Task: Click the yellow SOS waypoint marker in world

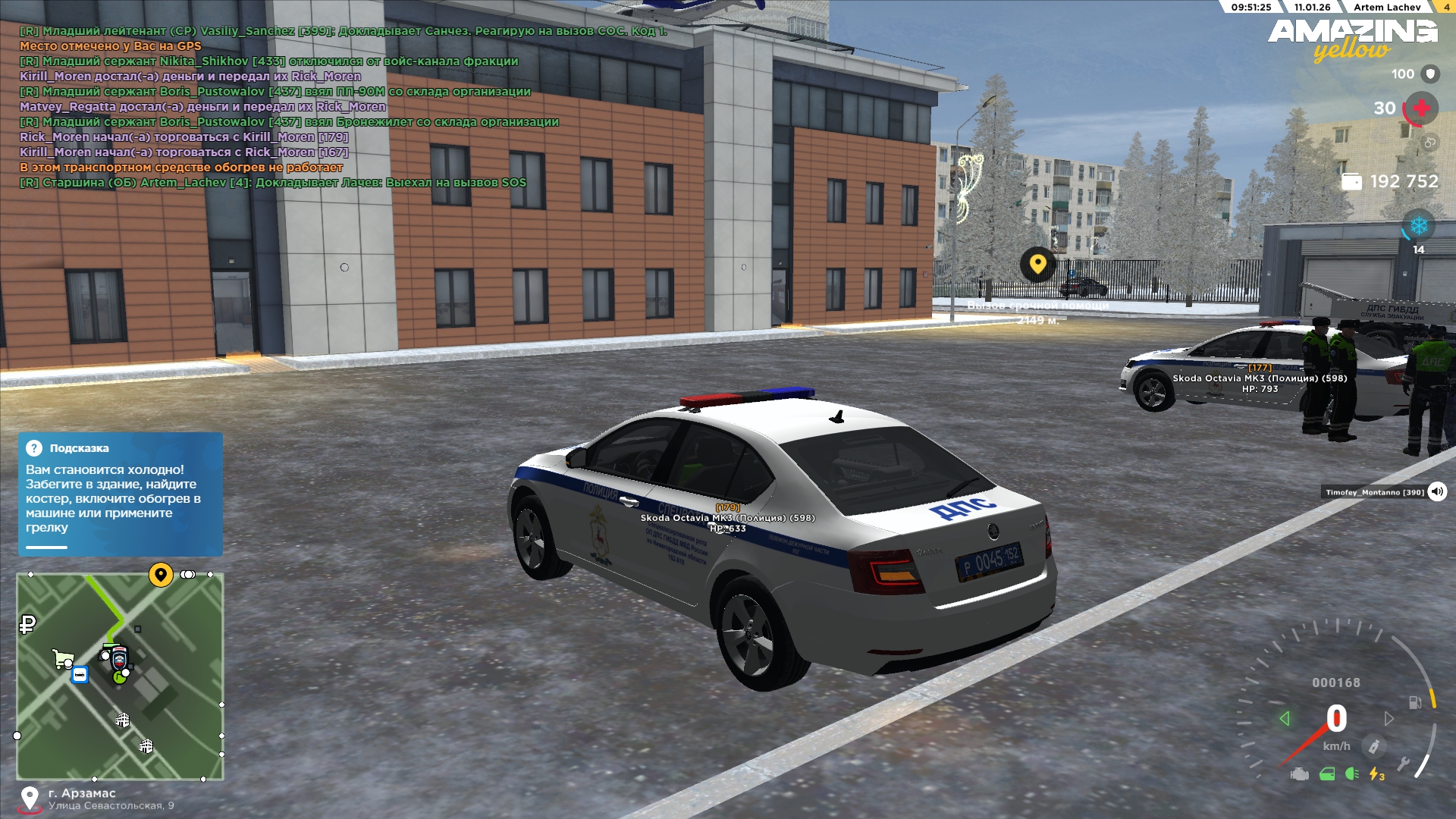Action: pyautogui.click(x=1037, y=264)
